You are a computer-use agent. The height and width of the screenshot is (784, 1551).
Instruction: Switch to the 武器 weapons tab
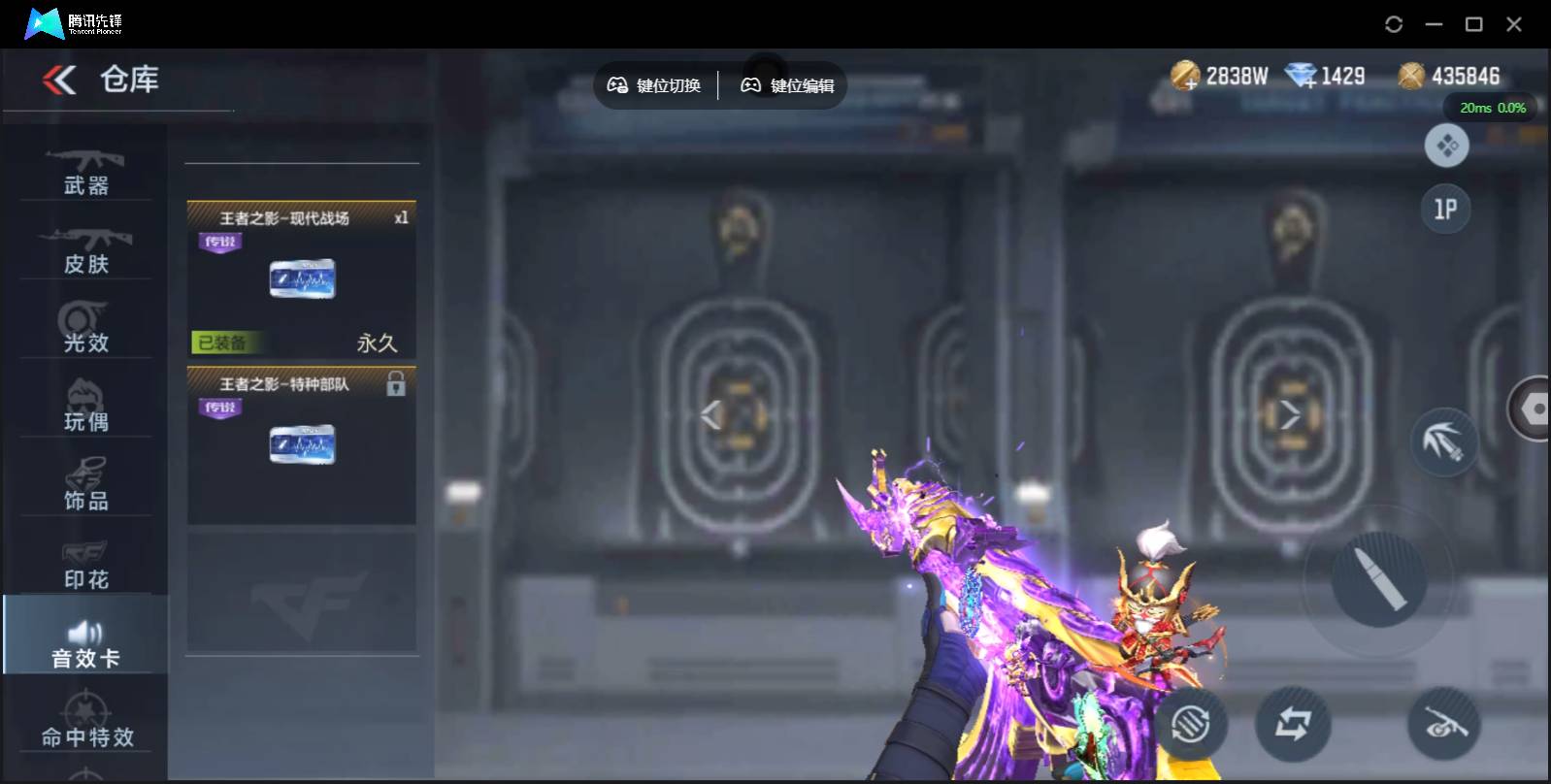pyautogui.click(x=85, y=171)
